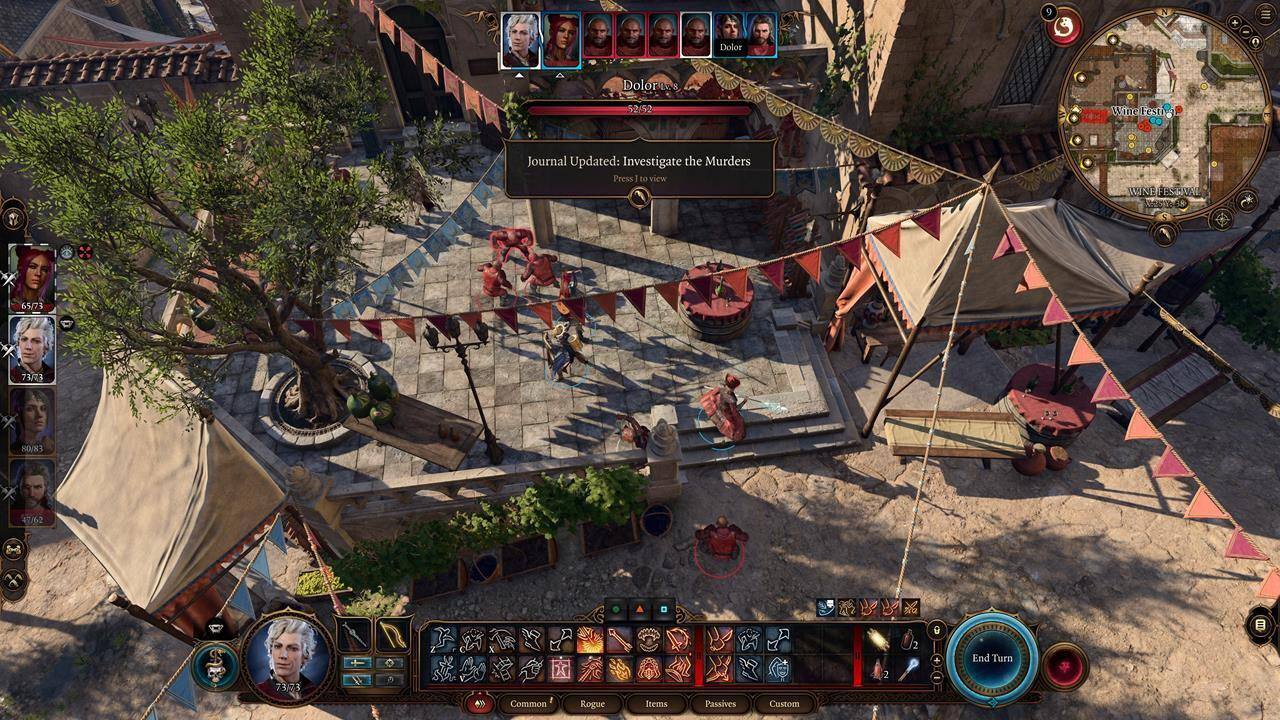Select the red-haired party member portrait

32,279
